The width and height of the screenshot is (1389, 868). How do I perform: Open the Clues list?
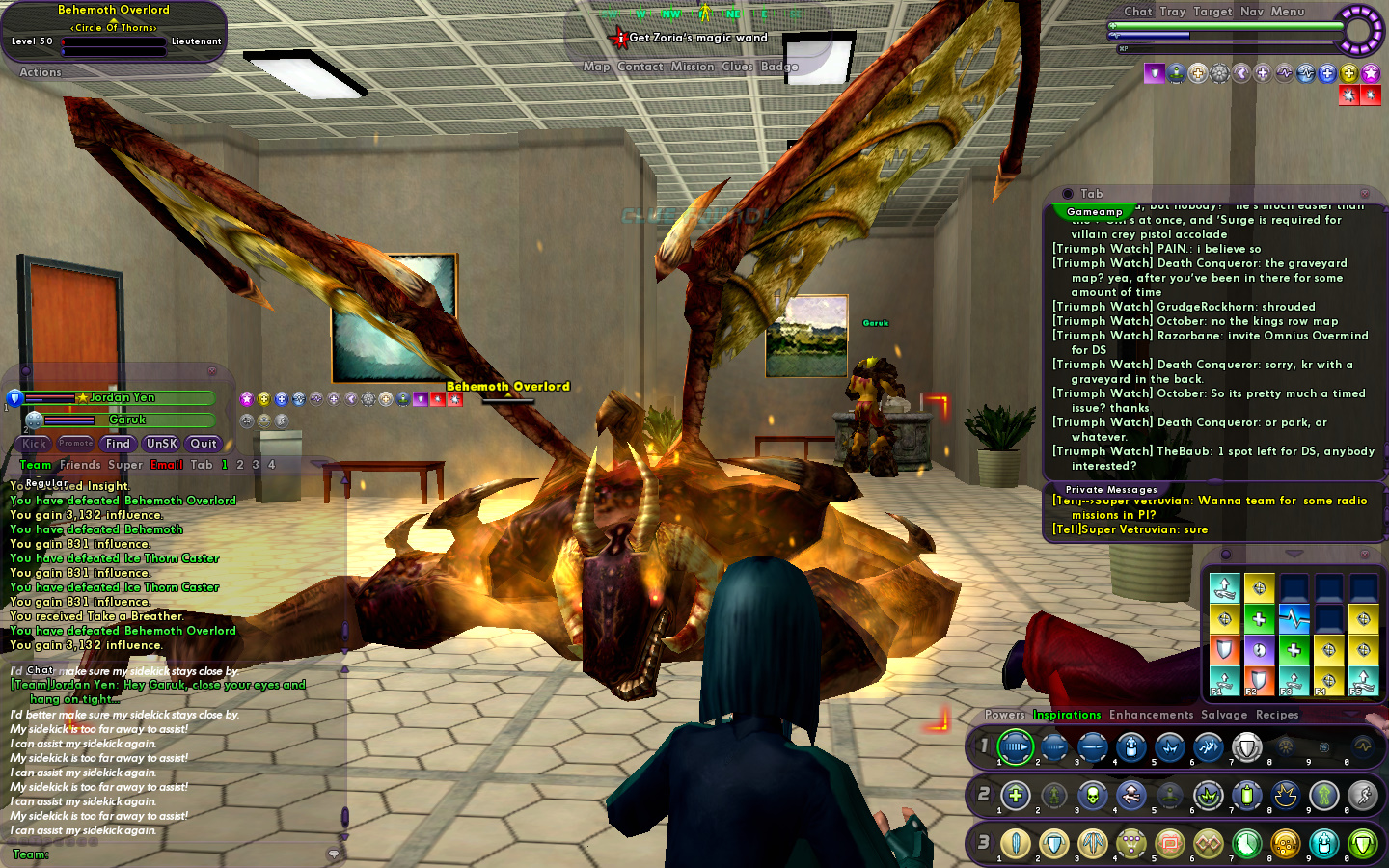pos(737,67)
